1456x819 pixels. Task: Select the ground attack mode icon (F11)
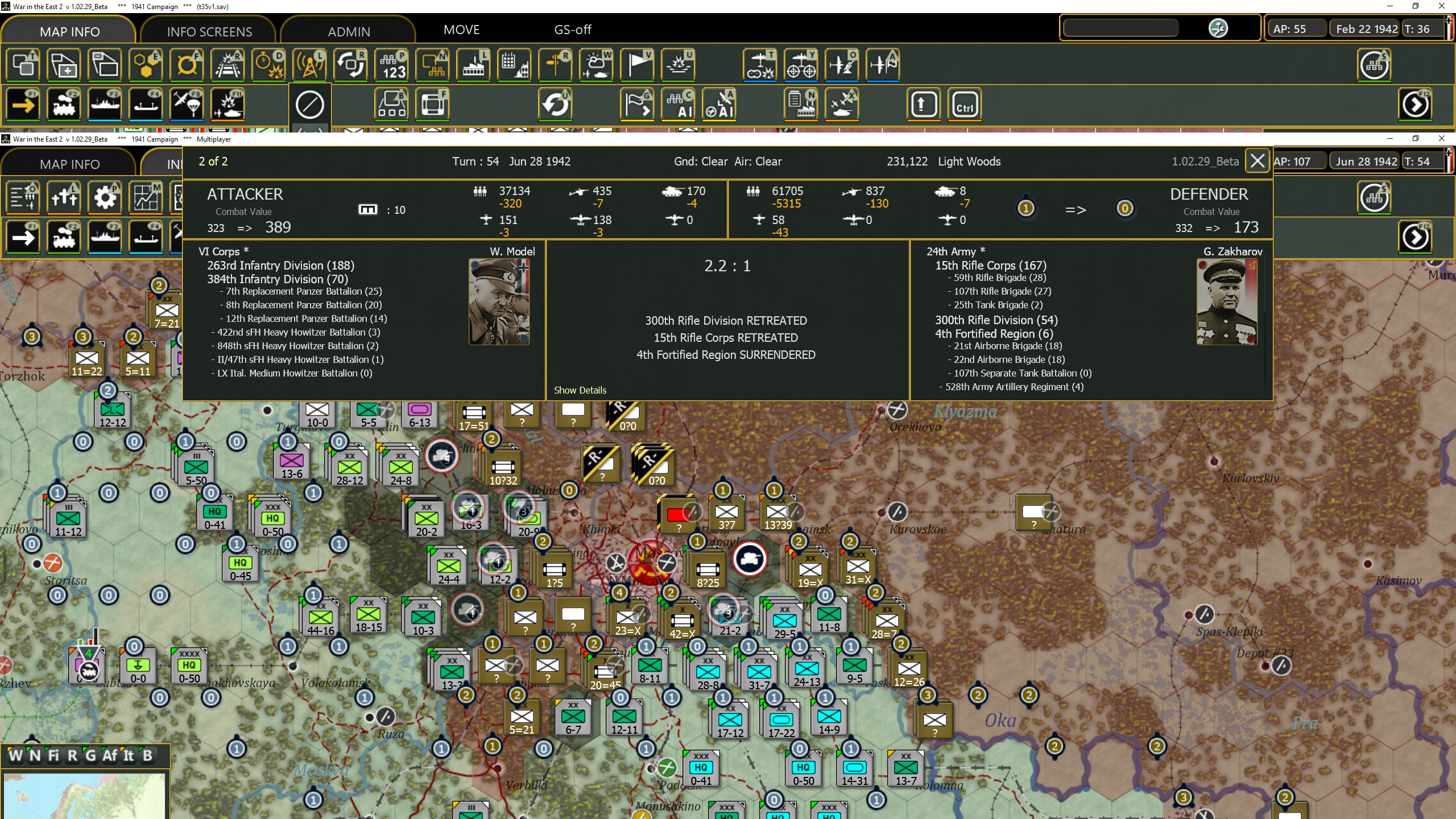(x=227, y=104)
